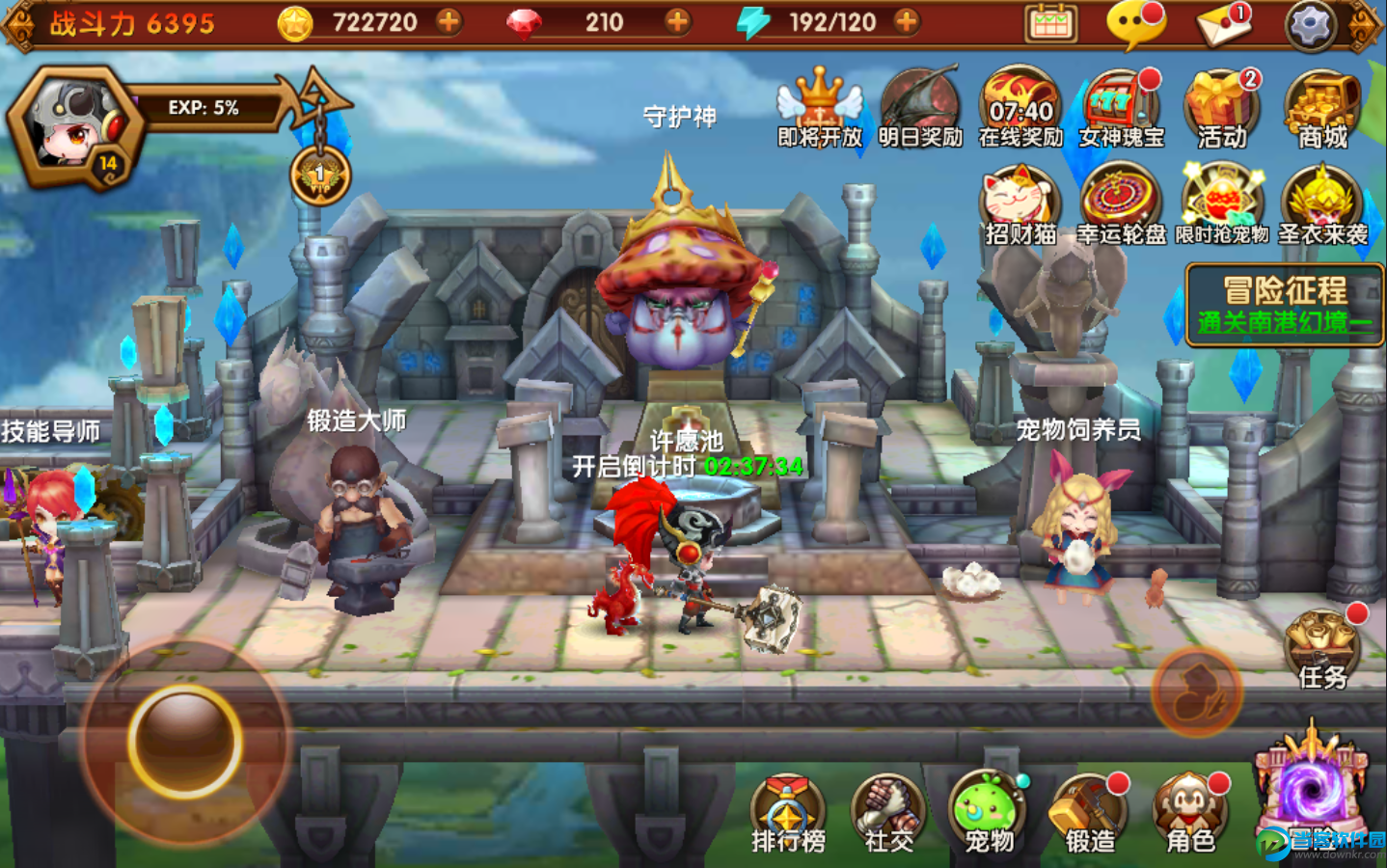Viewport: 1387px width, 868px height.
Task: Open the 锻造 forge menu
Action: point(1089,815)
